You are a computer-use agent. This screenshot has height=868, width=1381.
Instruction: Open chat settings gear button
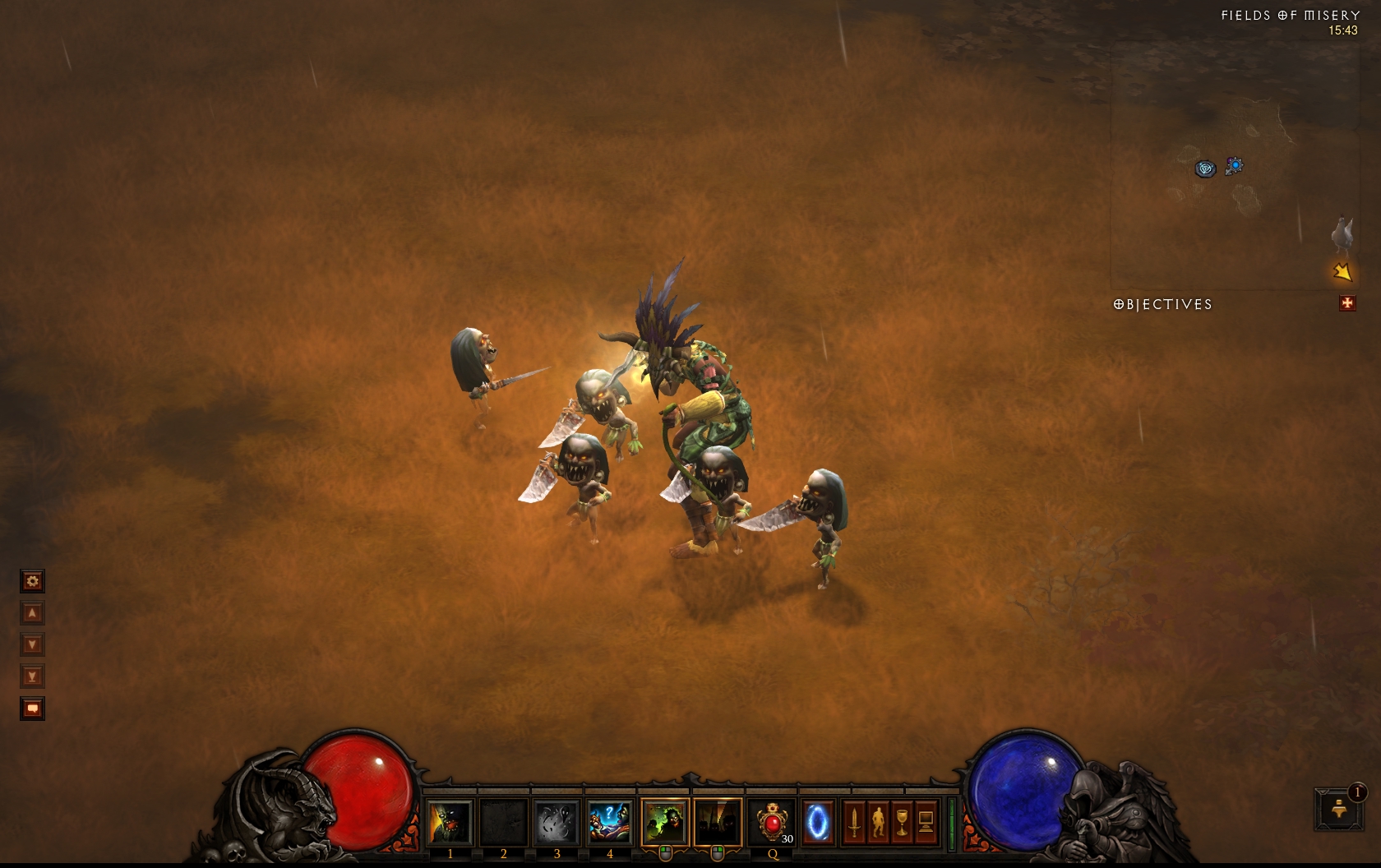click(x=32, y=582)
